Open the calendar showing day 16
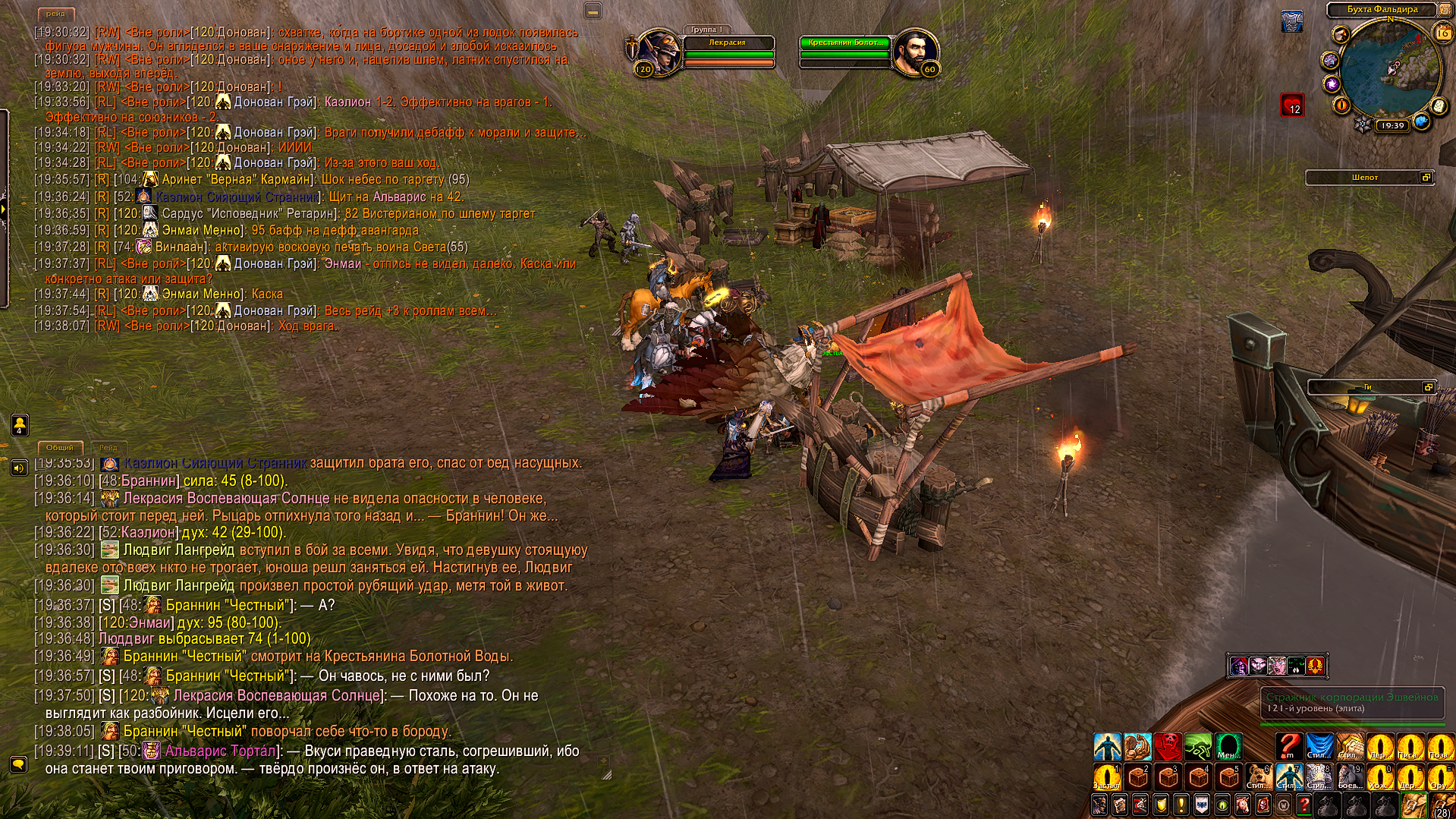1456x819 pixels. (x=1442, y=33)
